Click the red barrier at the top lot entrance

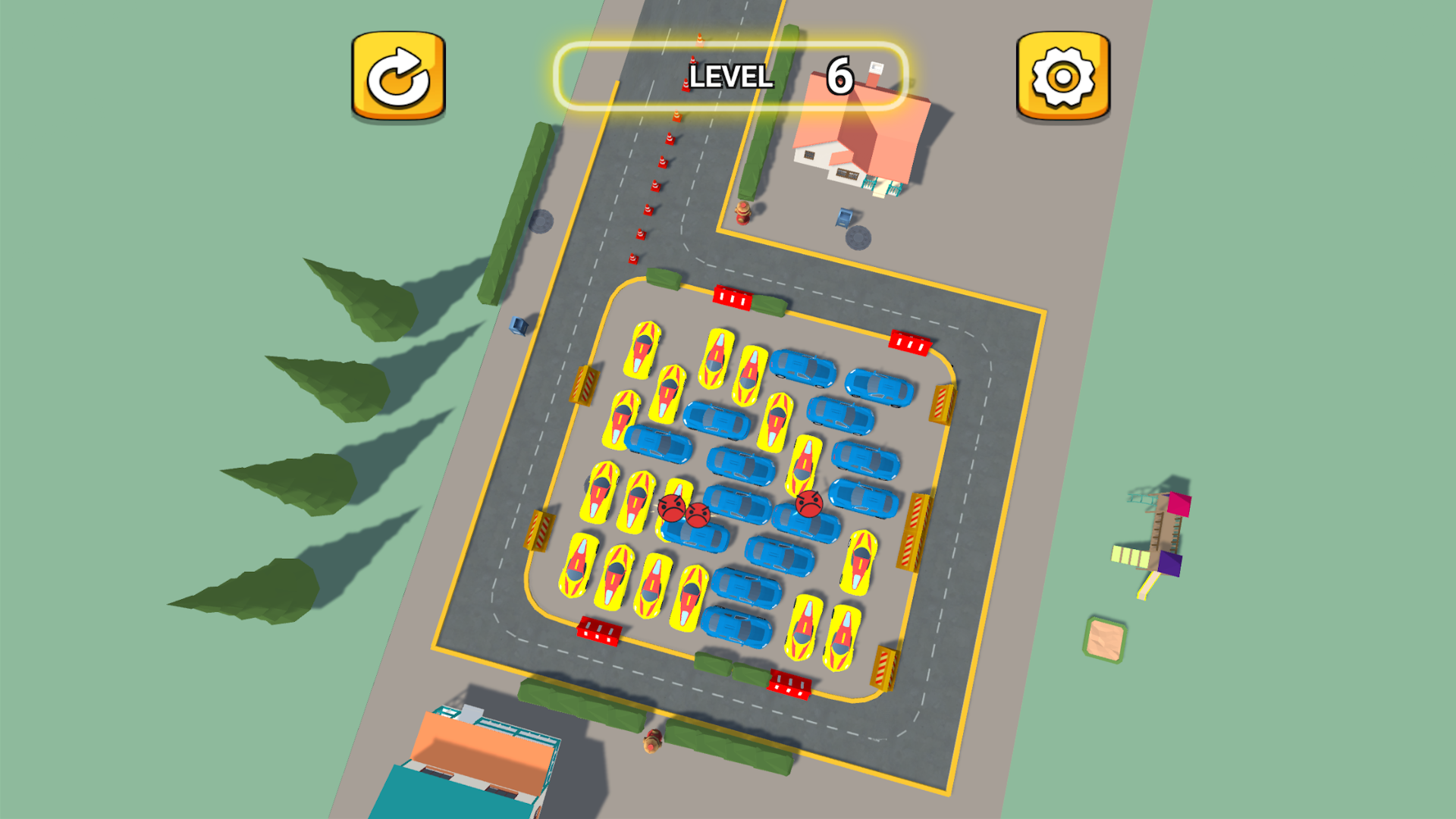point(731,298)
